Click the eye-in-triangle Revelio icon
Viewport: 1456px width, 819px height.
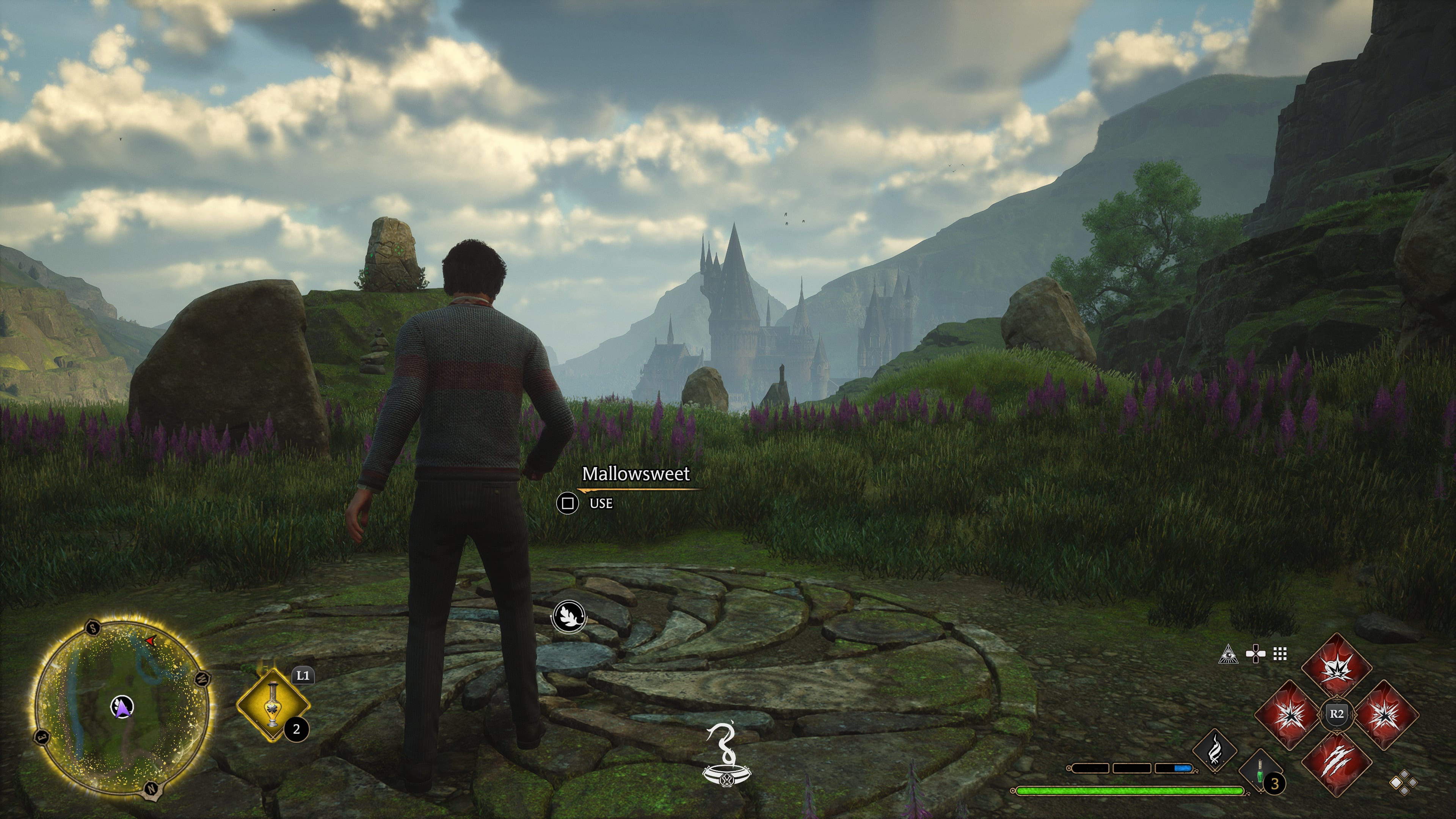(1228, 654)
